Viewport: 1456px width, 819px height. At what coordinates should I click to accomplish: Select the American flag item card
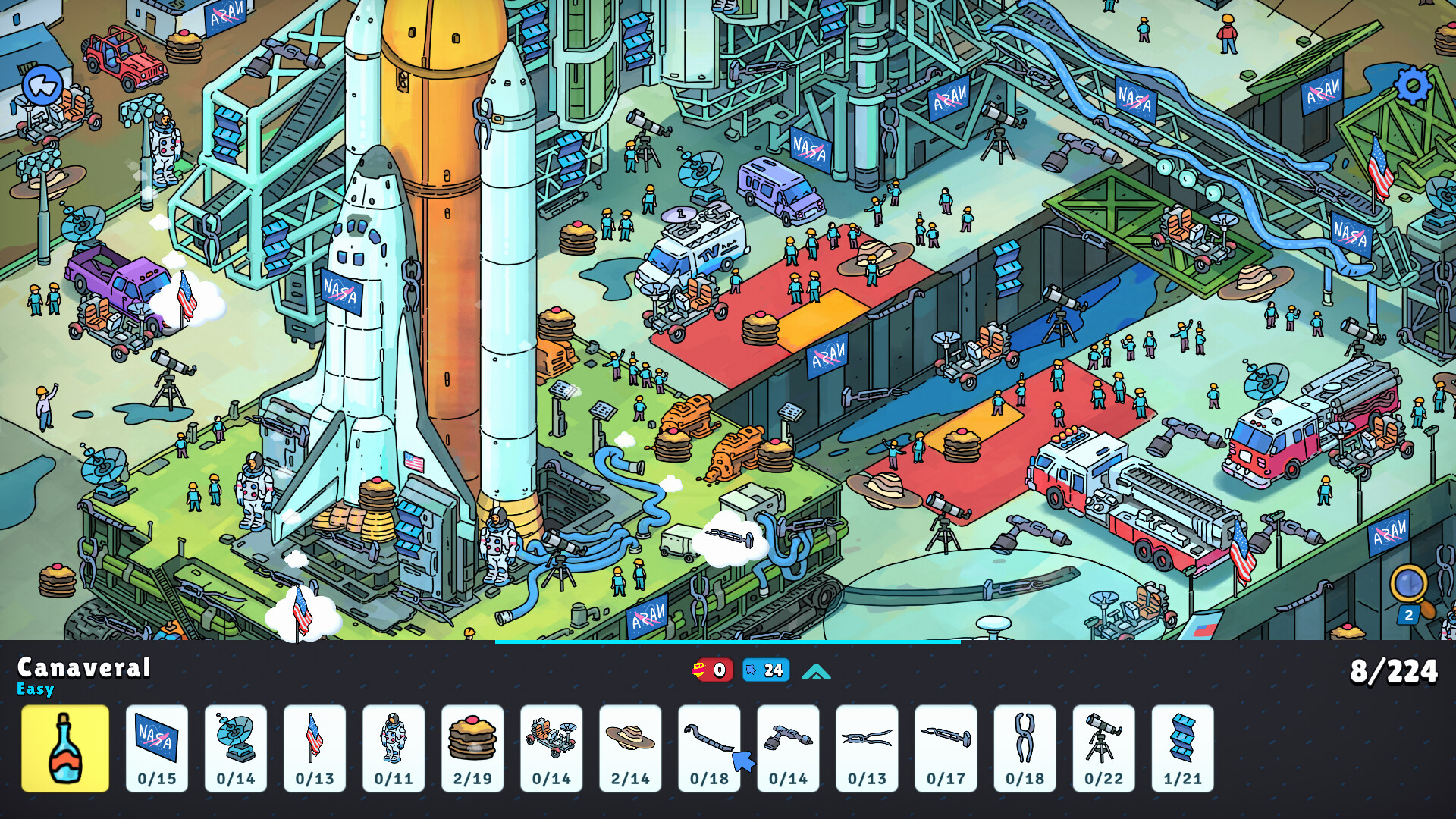pos(314,748)
